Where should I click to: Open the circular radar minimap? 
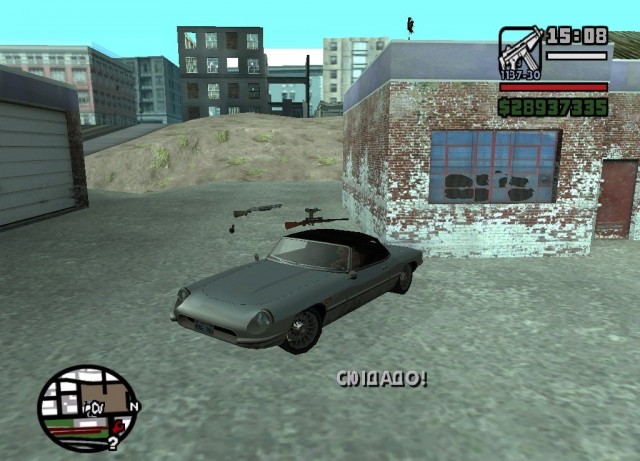click(x=87, y=406)
